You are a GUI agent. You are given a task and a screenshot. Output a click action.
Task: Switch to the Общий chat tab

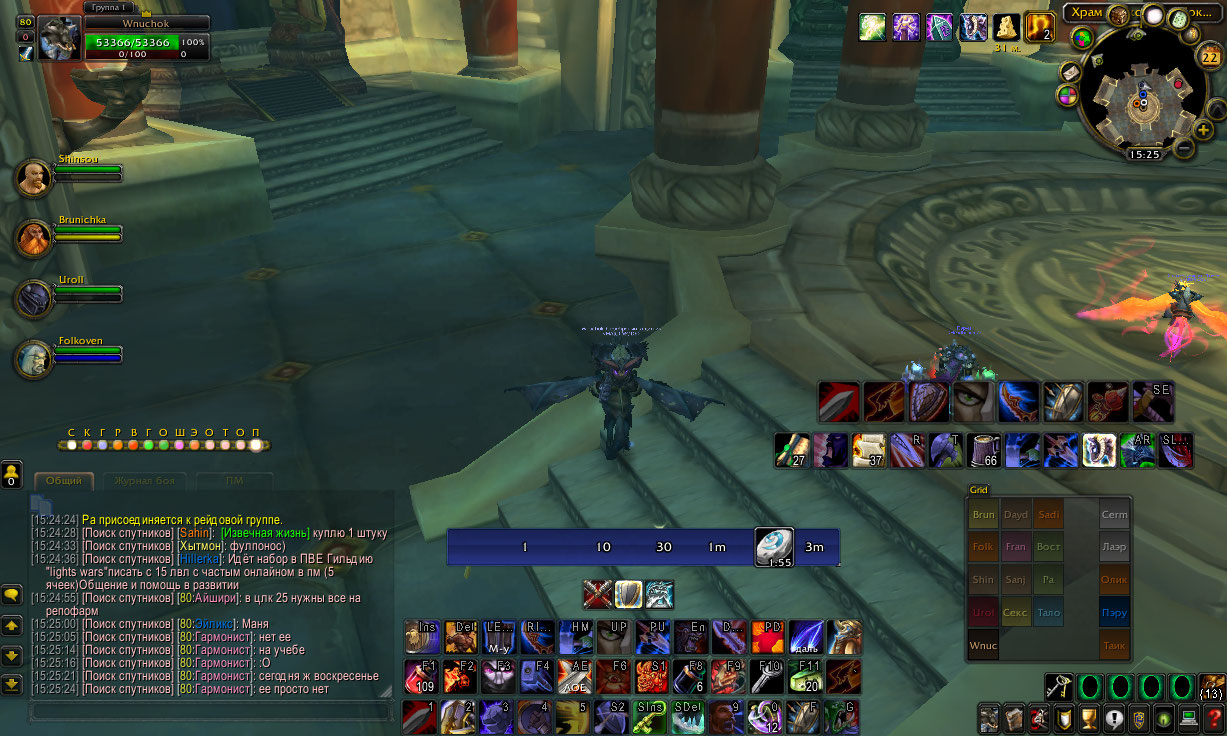pyautogui.click(x=64, y=481)
